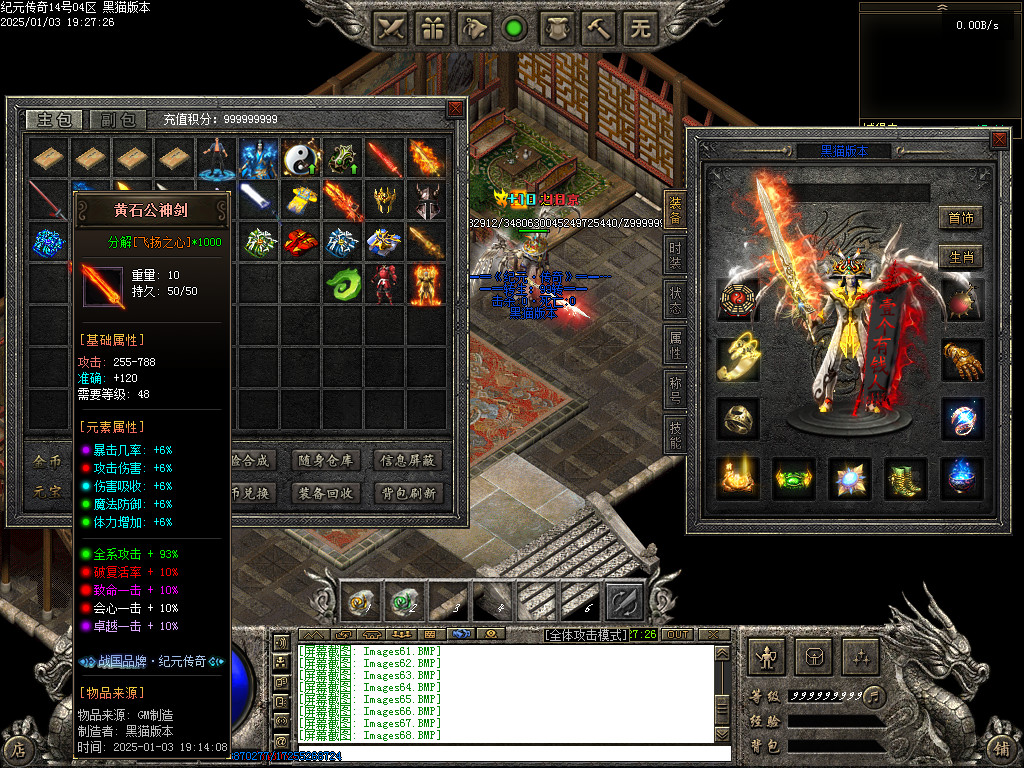
Task: Open the 首饰 jewelry panel
Action: tap(961, 217)
